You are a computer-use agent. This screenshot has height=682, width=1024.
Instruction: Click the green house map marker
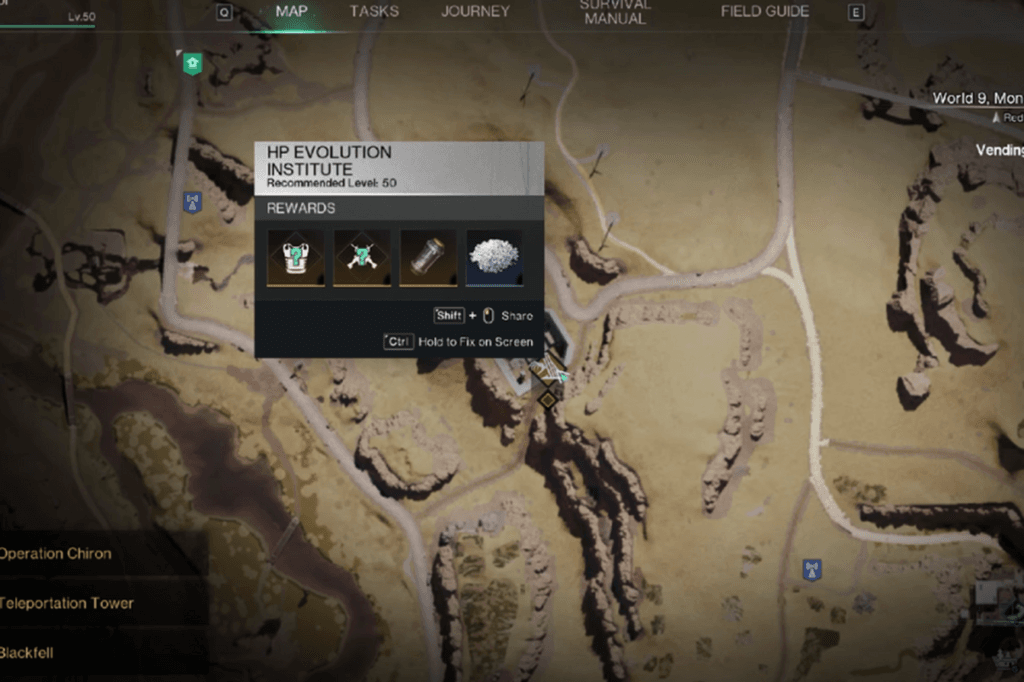192,65
